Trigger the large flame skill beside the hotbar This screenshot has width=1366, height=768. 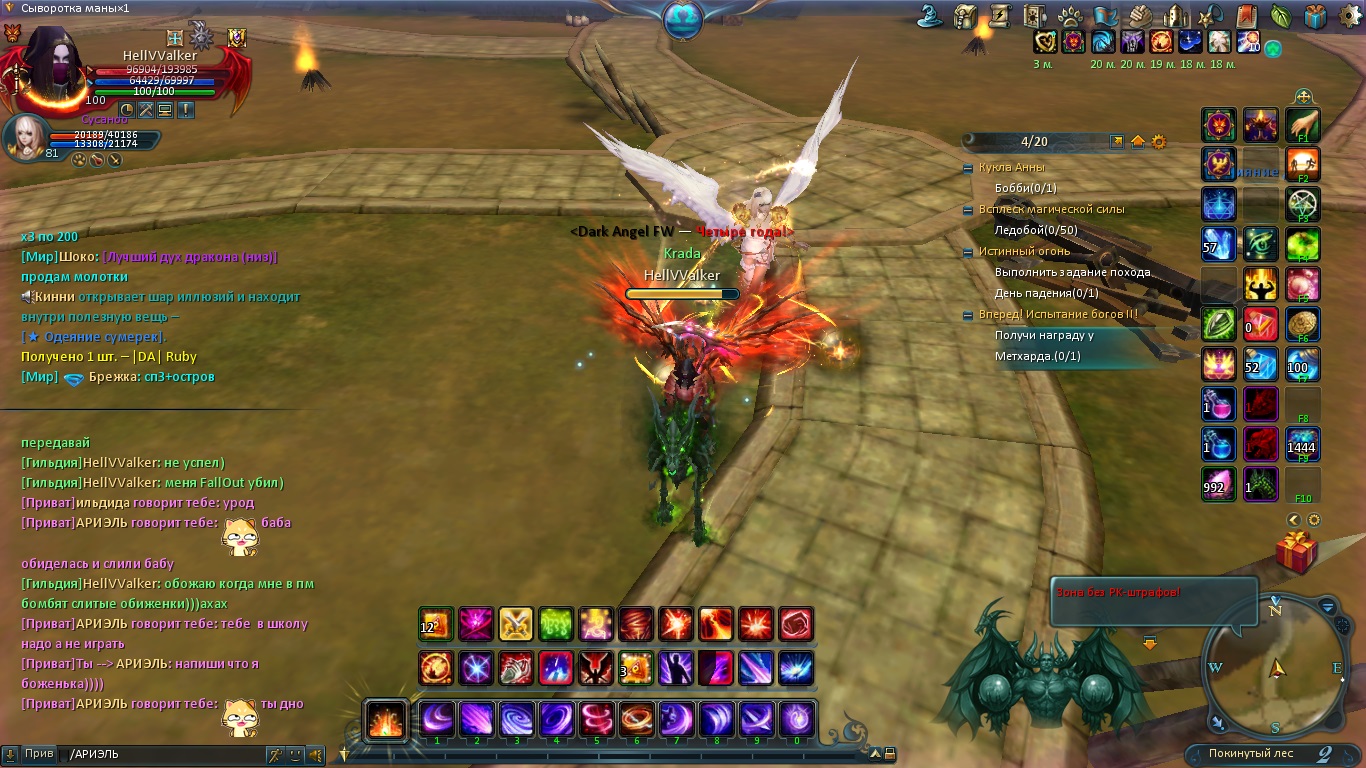(x=385, y=720)
